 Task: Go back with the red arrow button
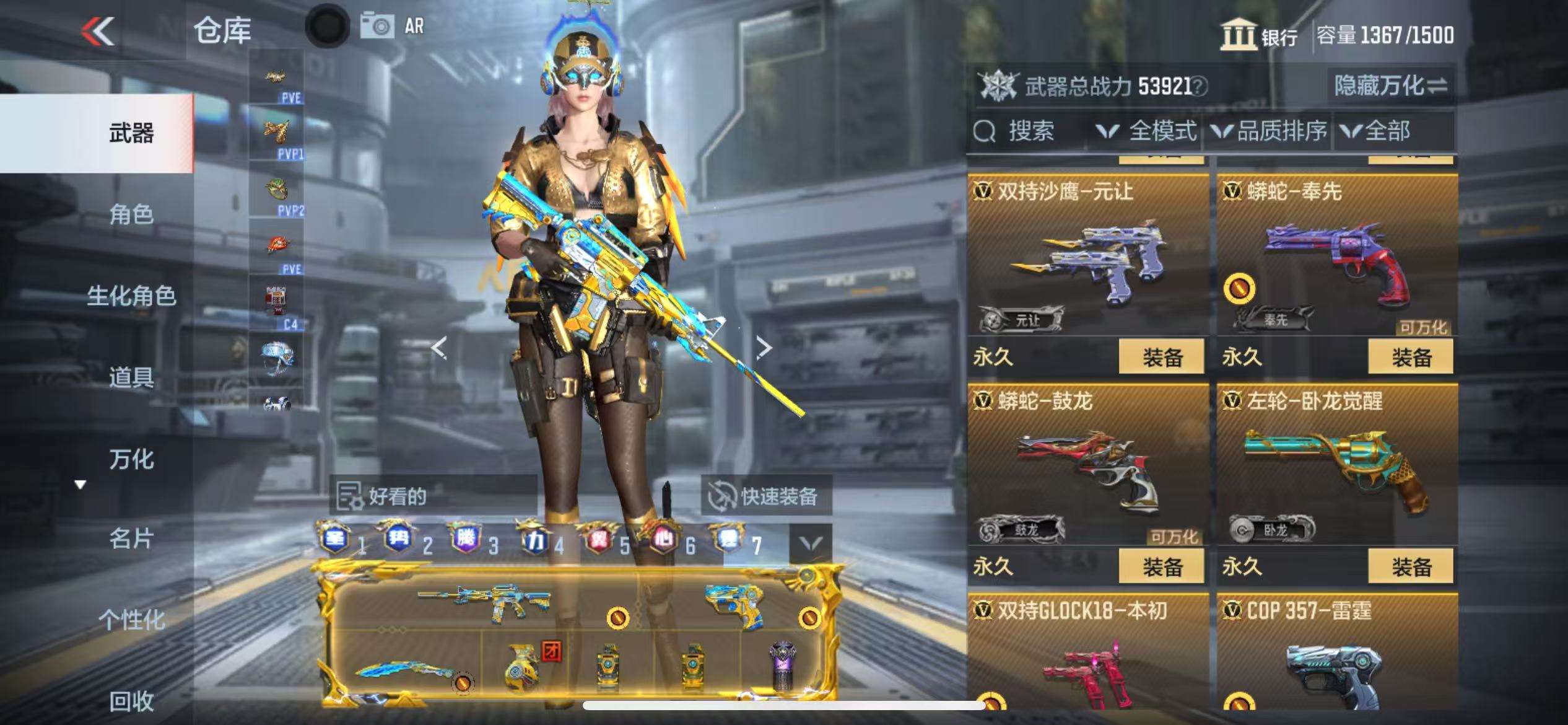(98, 31)
